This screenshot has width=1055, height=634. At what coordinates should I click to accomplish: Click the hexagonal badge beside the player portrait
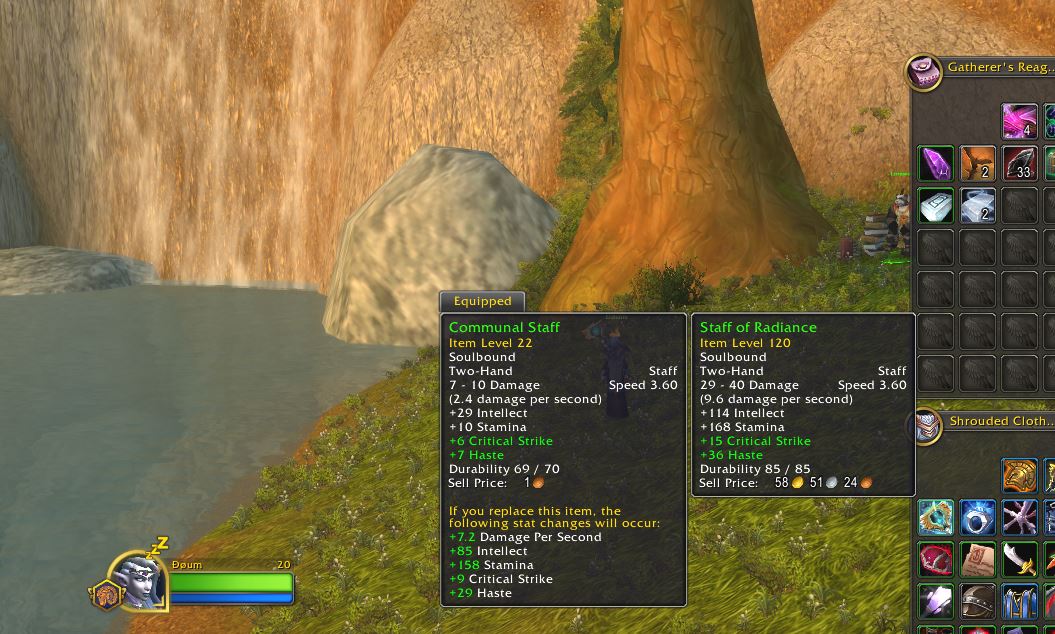pos(105,595)
